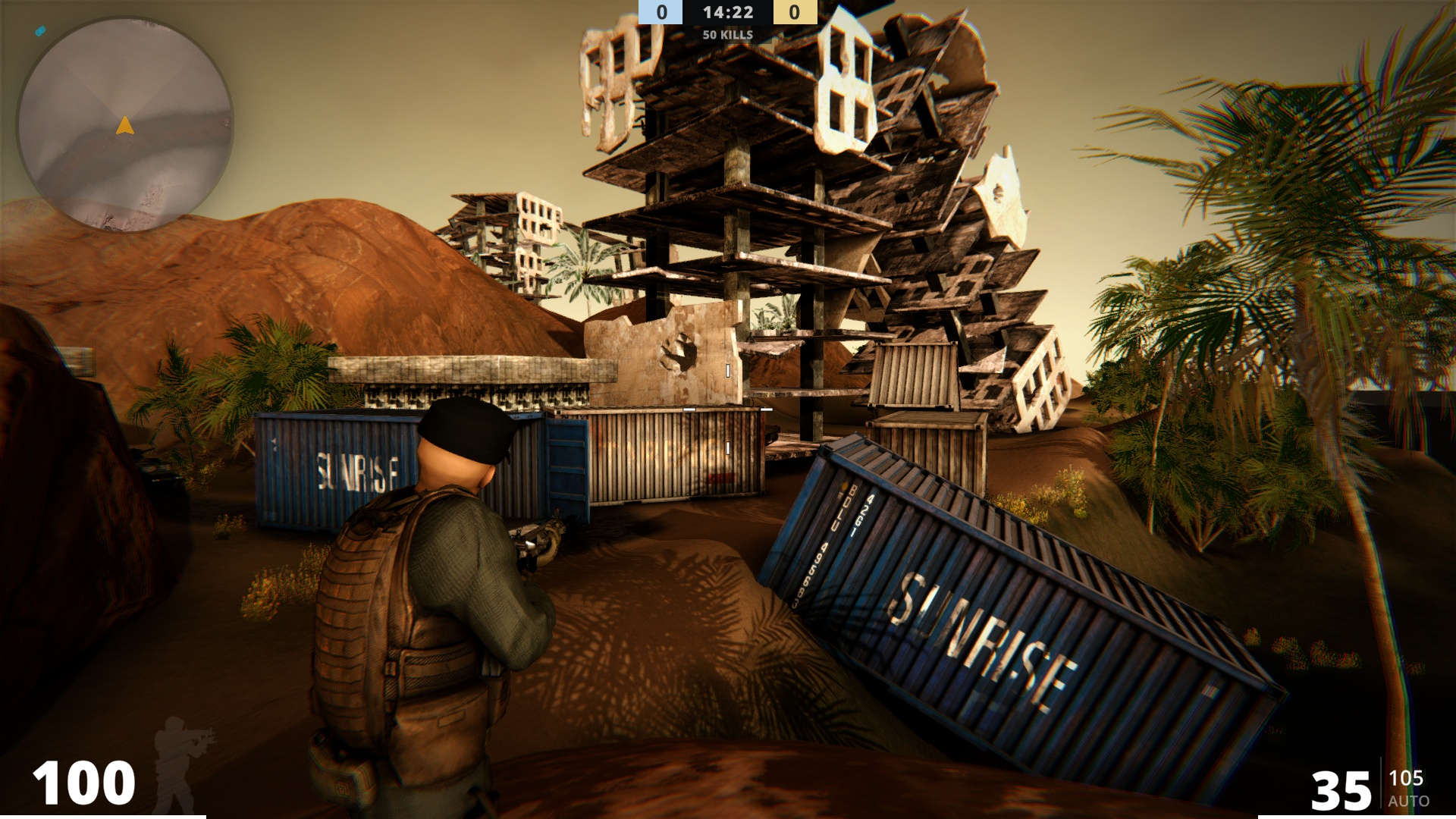Click the yellow score zero swatch

point(795,12)
